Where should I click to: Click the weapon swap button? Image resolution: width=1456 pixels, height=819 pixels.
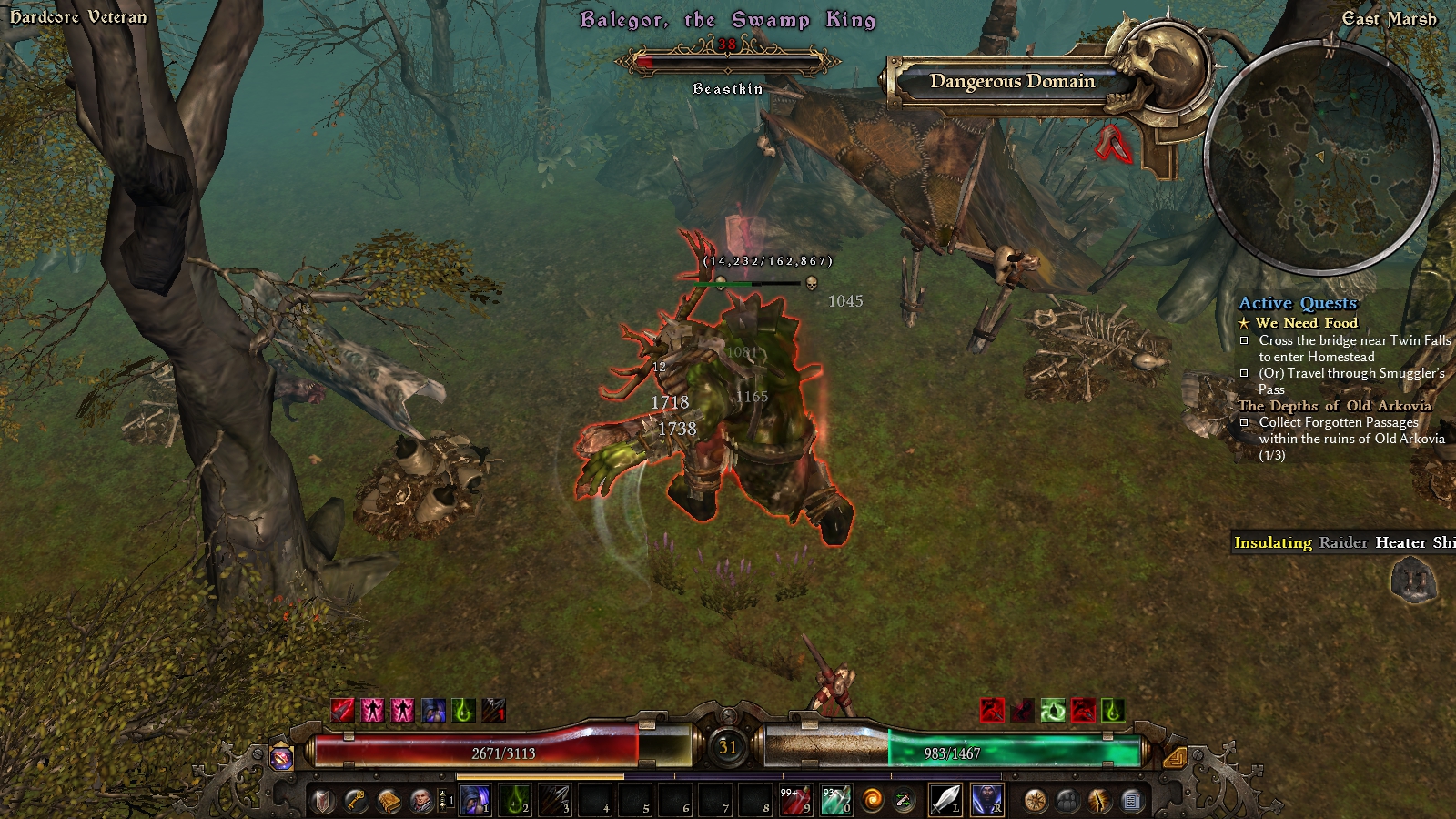tap(905, 801)
